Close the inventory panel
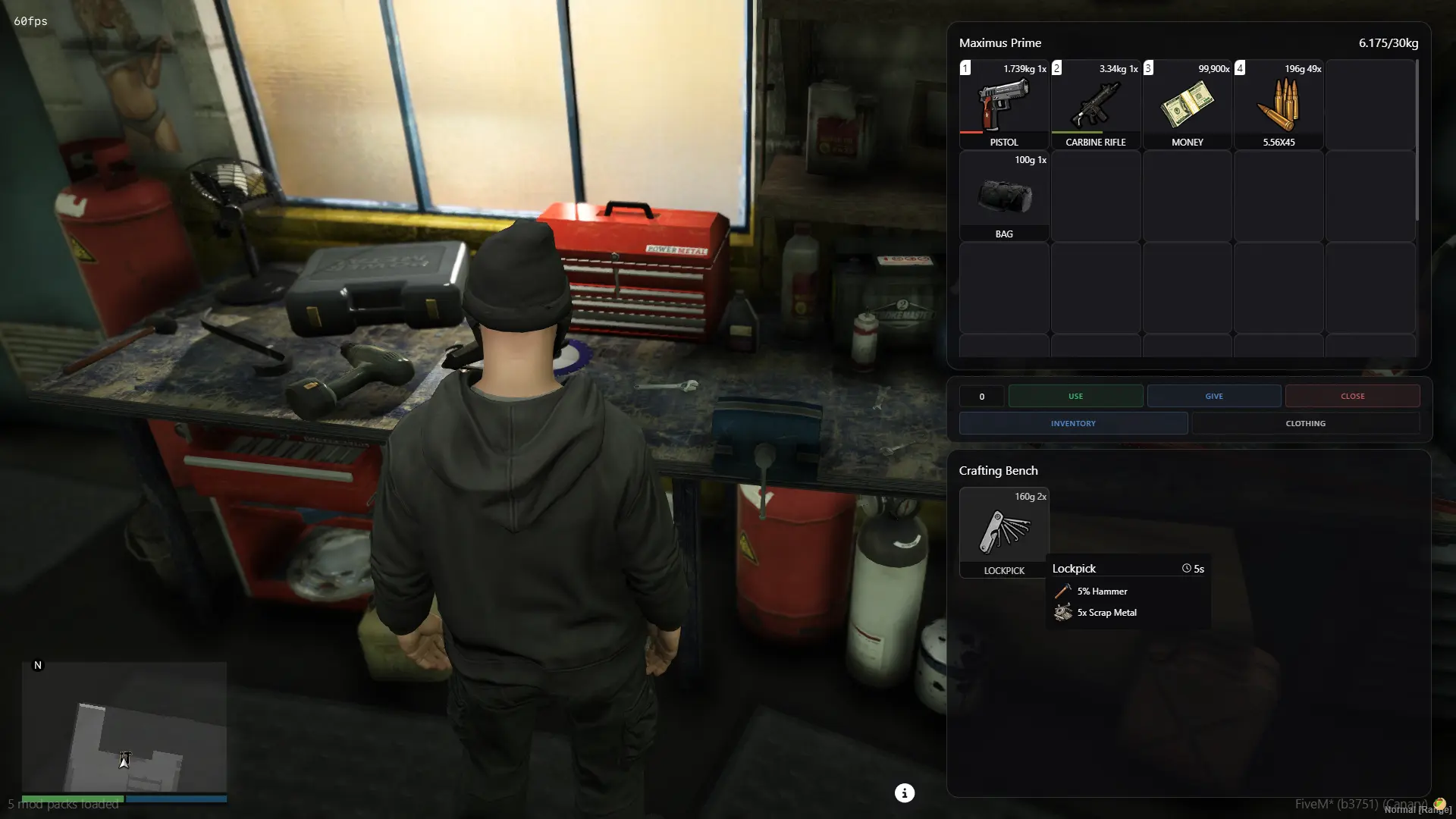This screenshot has height=819, width=1456. [x=1352, y=396]
